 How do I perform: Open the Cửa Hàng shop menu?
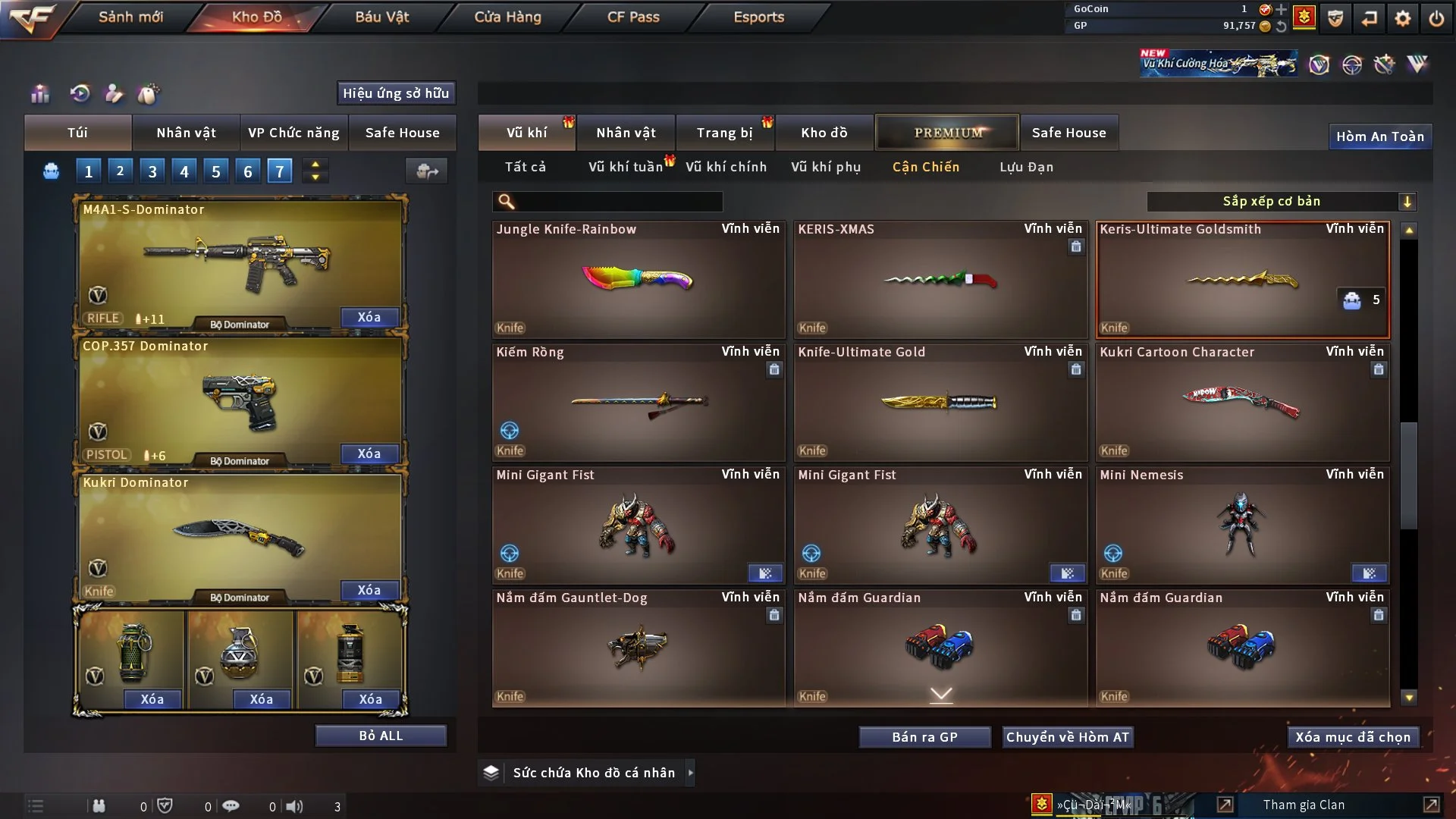[507, 17]
